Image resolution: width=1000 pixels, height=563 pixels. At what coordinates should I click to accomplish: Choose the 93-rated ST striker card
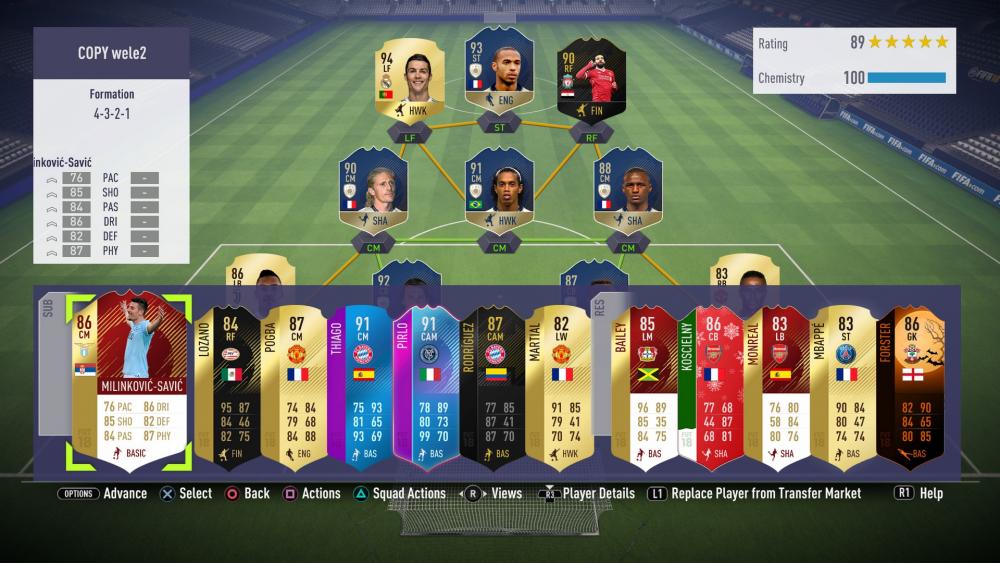[x=499, y=72]
